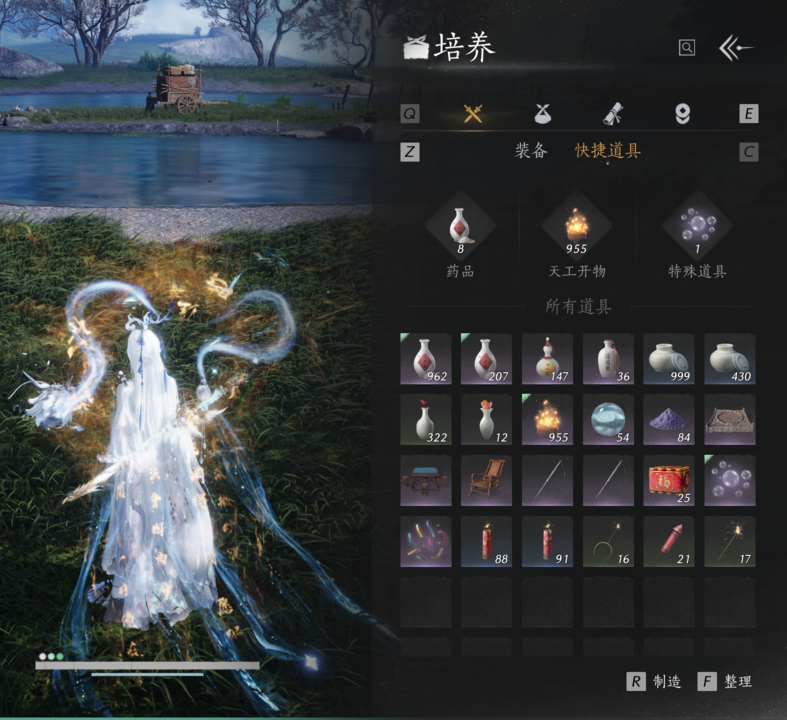
Task: Pick the gourd item with 147 count
Action: pyautogui.click(x=547, y=359)
